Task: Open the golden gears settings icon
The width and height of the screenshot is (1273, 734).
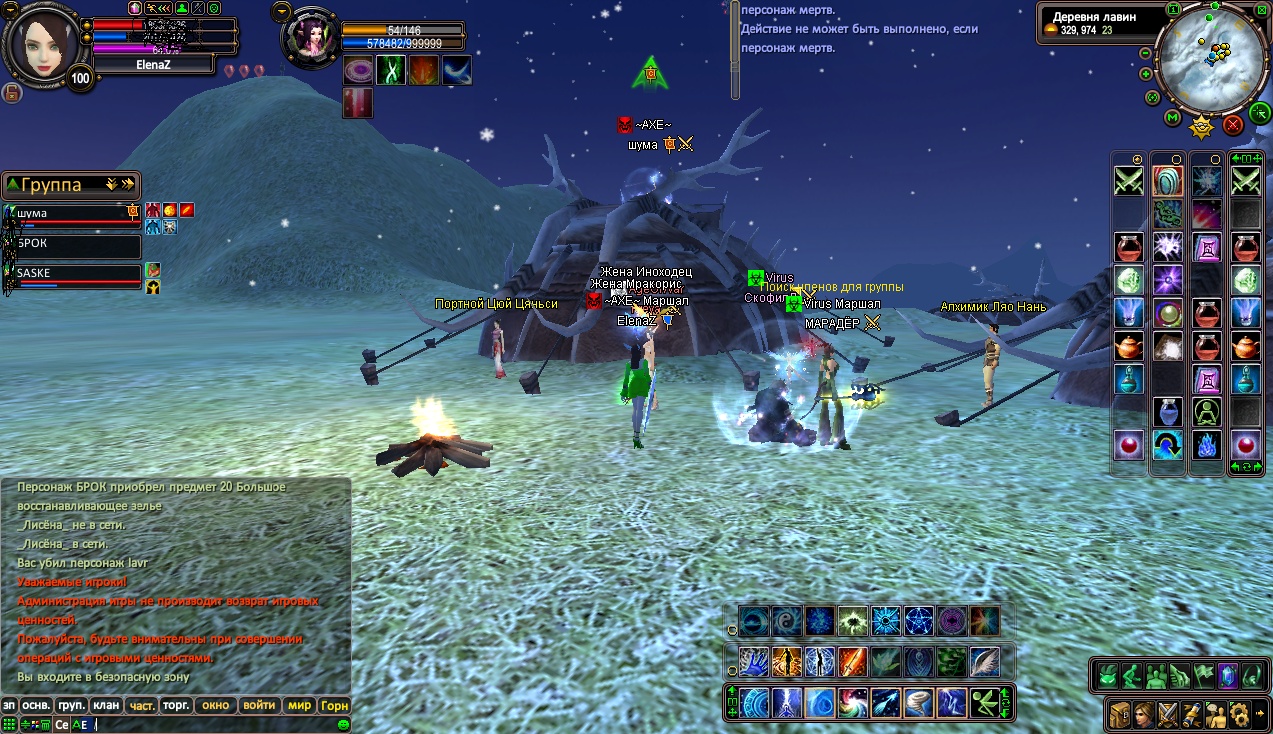Action: click(x=1240, y=714)
